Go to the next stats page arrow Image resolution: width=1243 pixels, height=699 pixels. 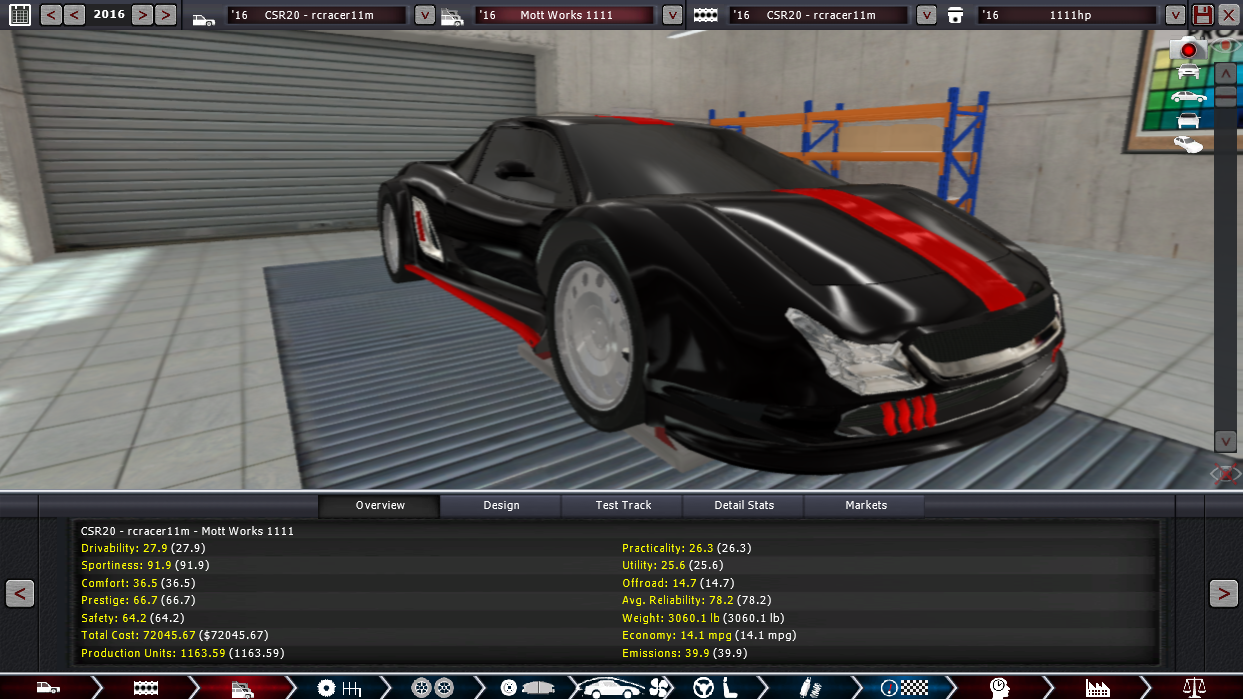coord(1223,593)
